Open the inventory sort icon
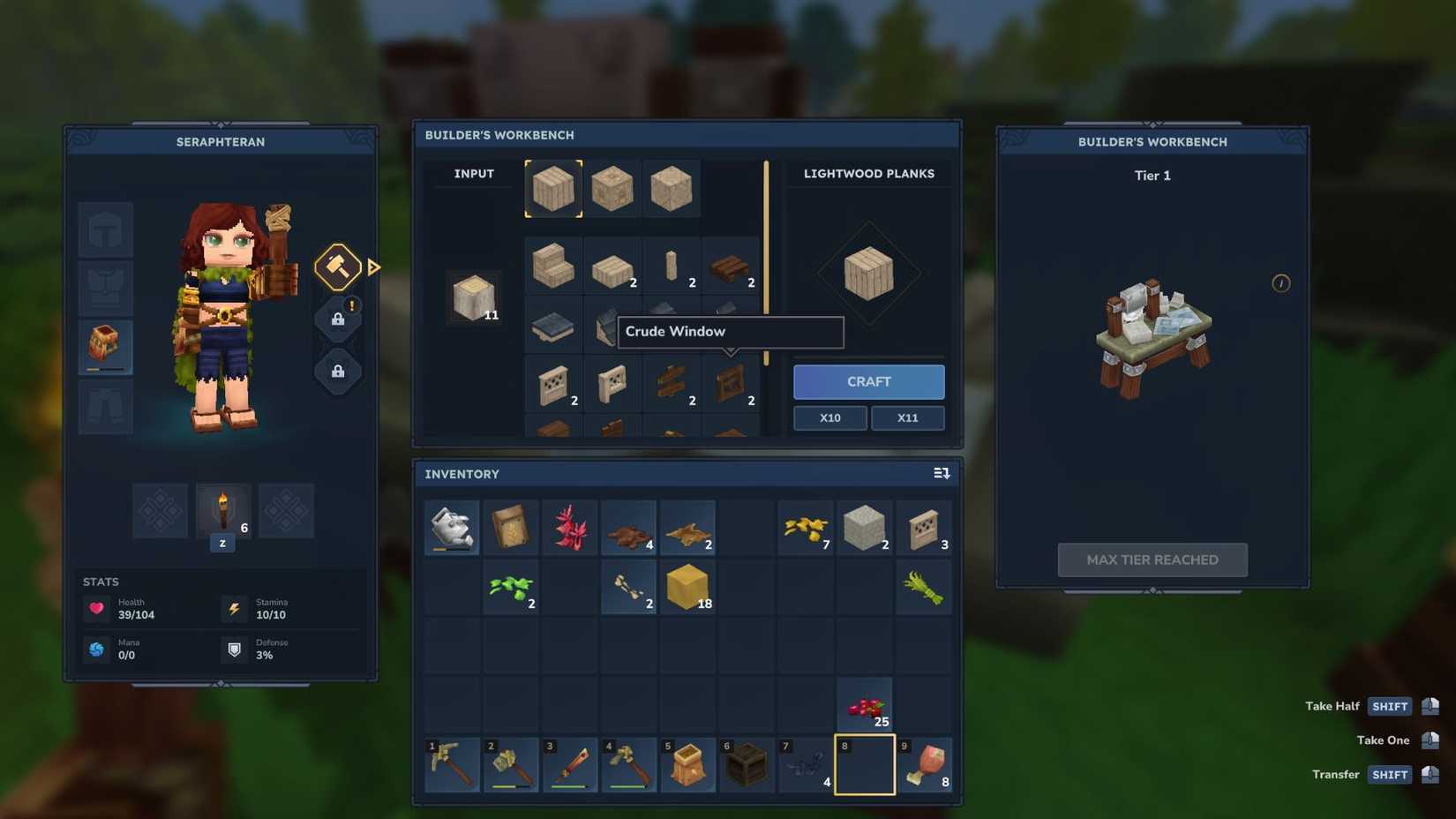Screen dimensions: 1456x819 point(941,473)
